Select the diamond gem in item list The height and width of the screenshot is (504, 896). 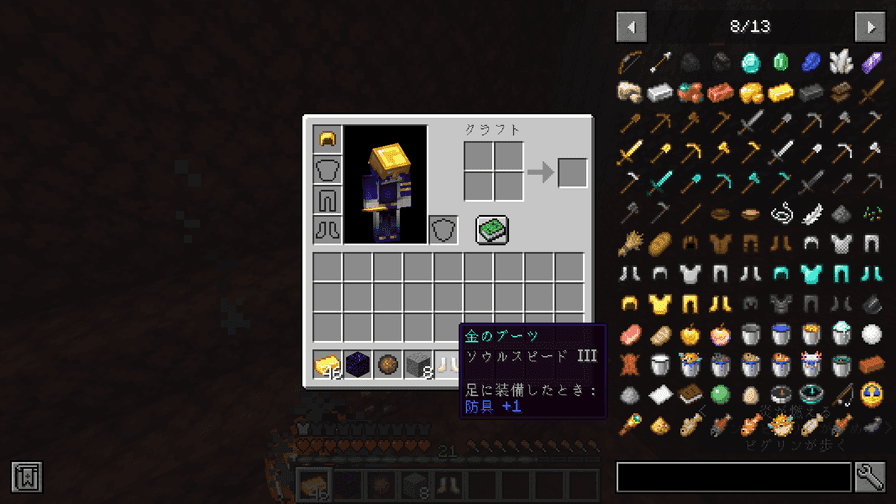tap(750, 63)
